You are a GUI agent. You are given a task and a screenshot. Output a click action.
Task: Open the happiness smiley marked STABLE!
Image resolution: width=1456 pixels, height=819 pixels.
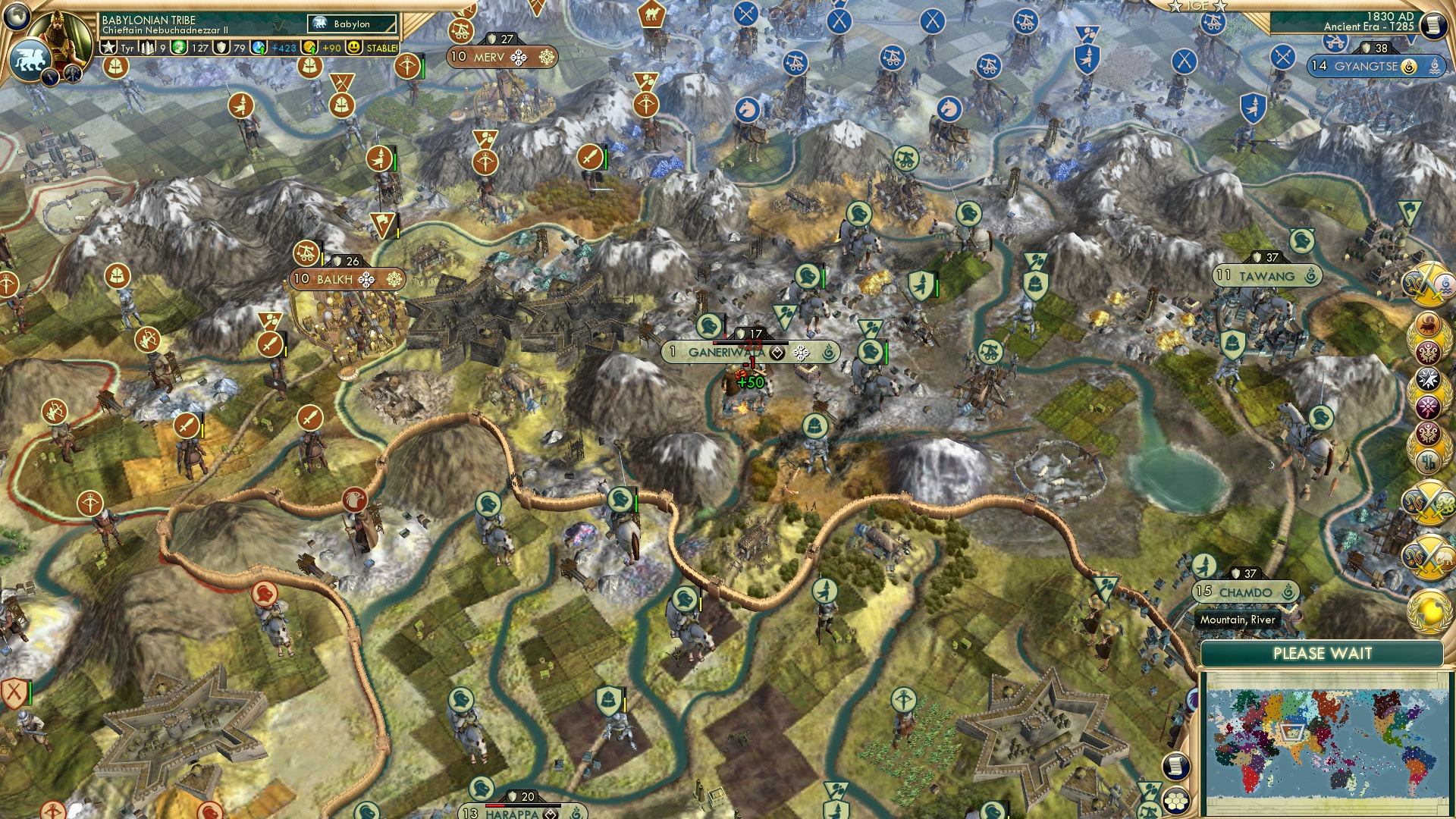[x=354, y=48]
